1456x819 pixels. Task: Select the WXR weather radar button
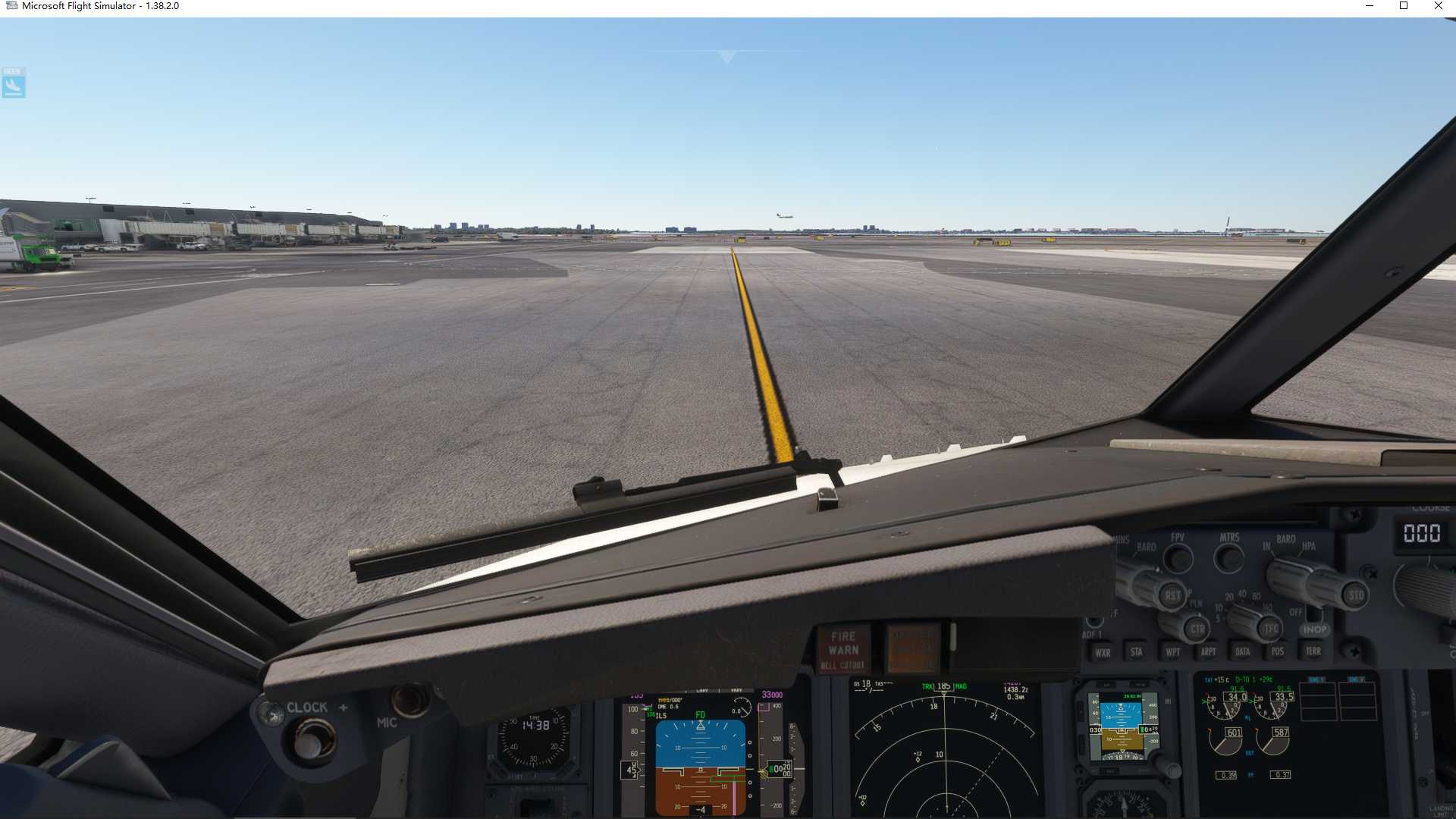(1103, 652)
